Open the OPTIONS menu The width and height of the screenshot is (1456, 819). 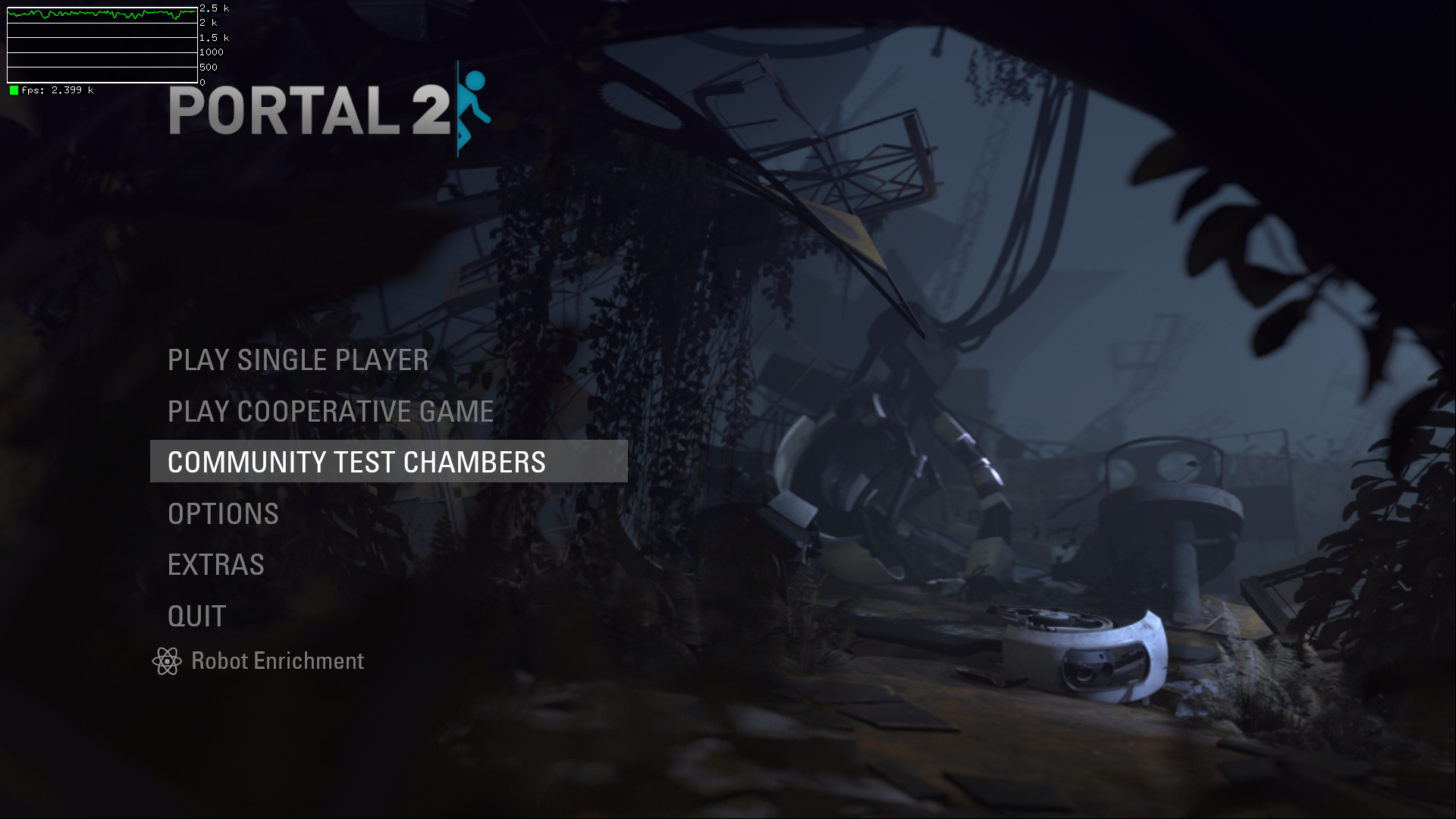[x=223, y=513]
